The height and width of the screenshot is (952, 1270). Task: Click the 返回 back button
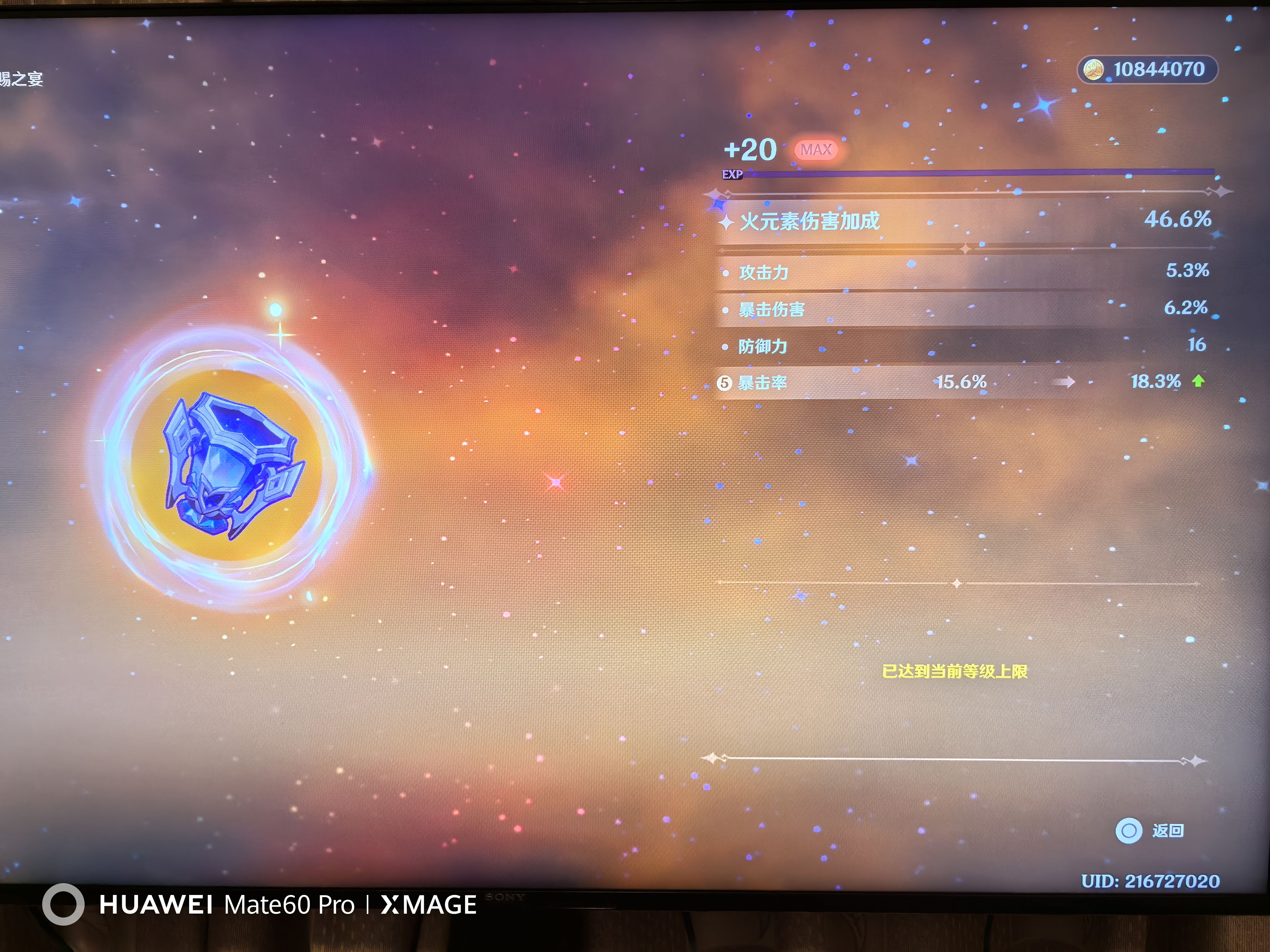pyautogui.click(x=1149, y=830)
